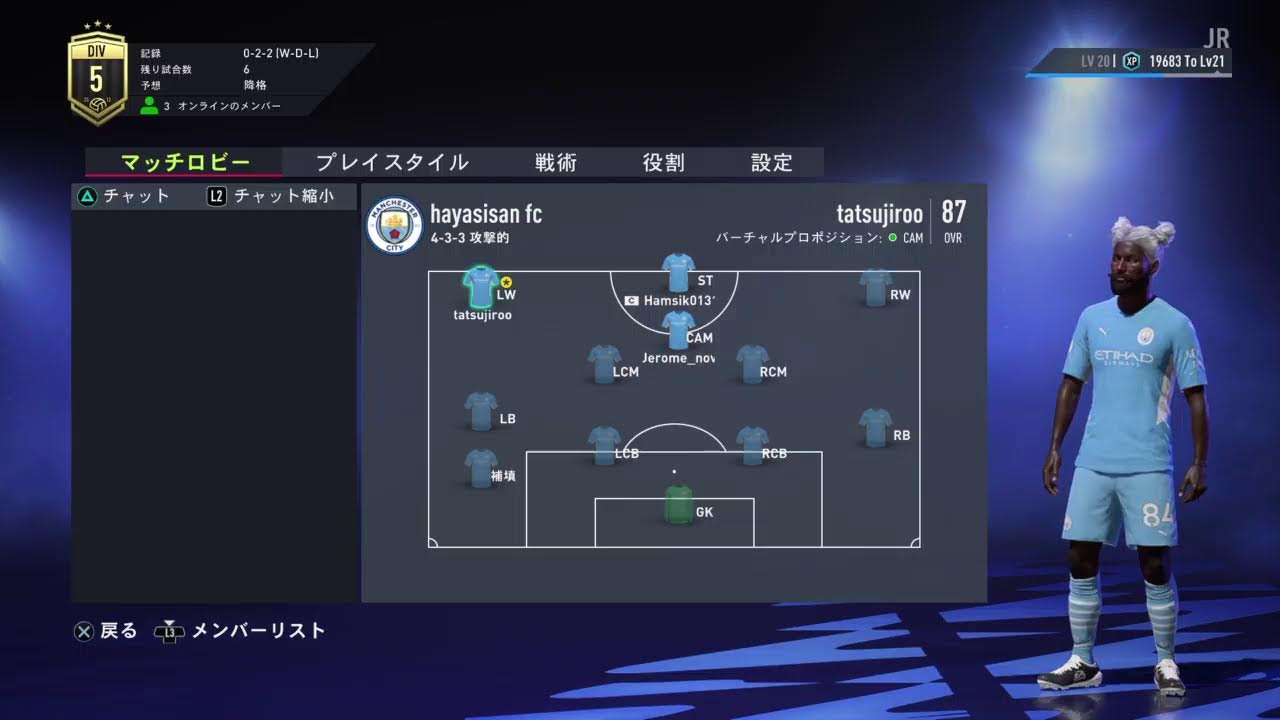Open the 設定 tab

tap(771, 163)
